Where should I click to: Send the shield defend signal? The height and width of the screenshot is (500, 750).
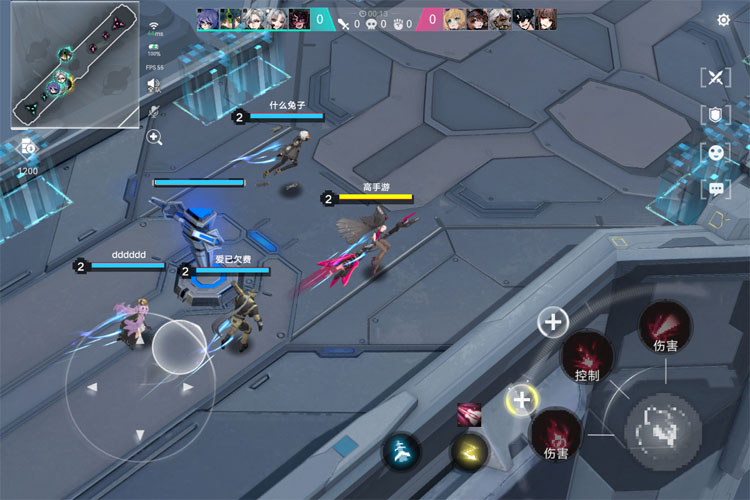(x=716, y=115)
